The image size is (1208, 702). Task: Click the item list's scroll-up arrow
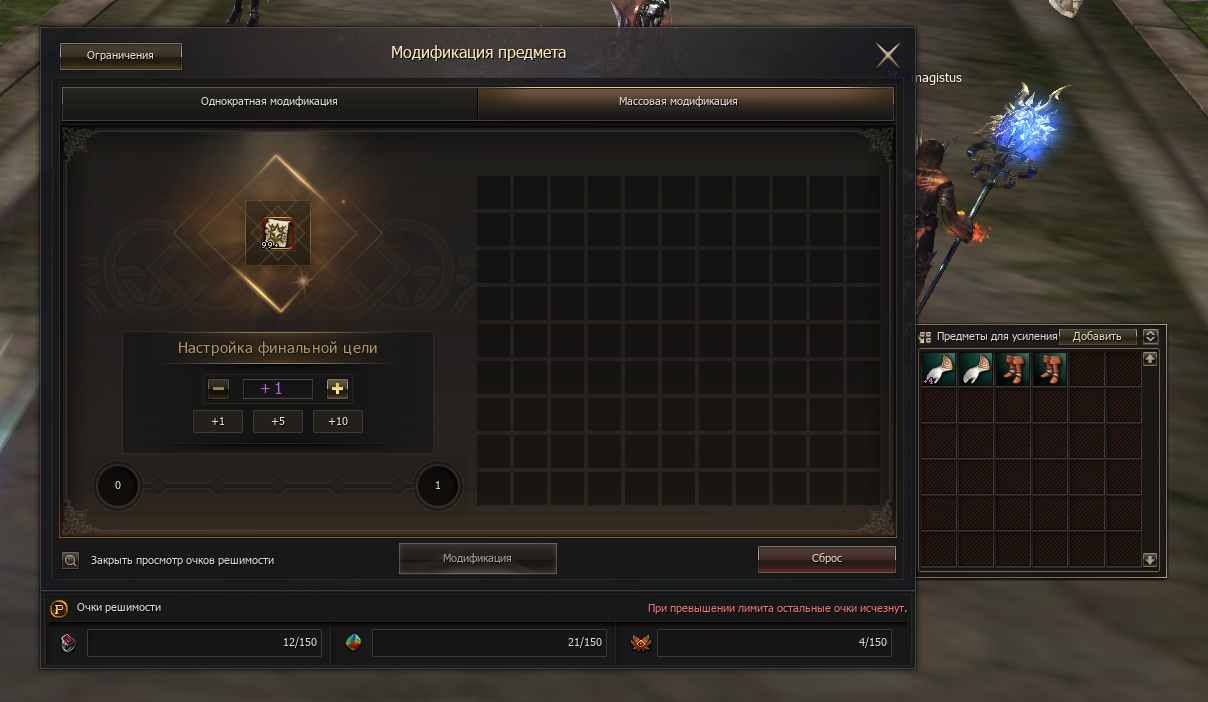point(1150,359)
